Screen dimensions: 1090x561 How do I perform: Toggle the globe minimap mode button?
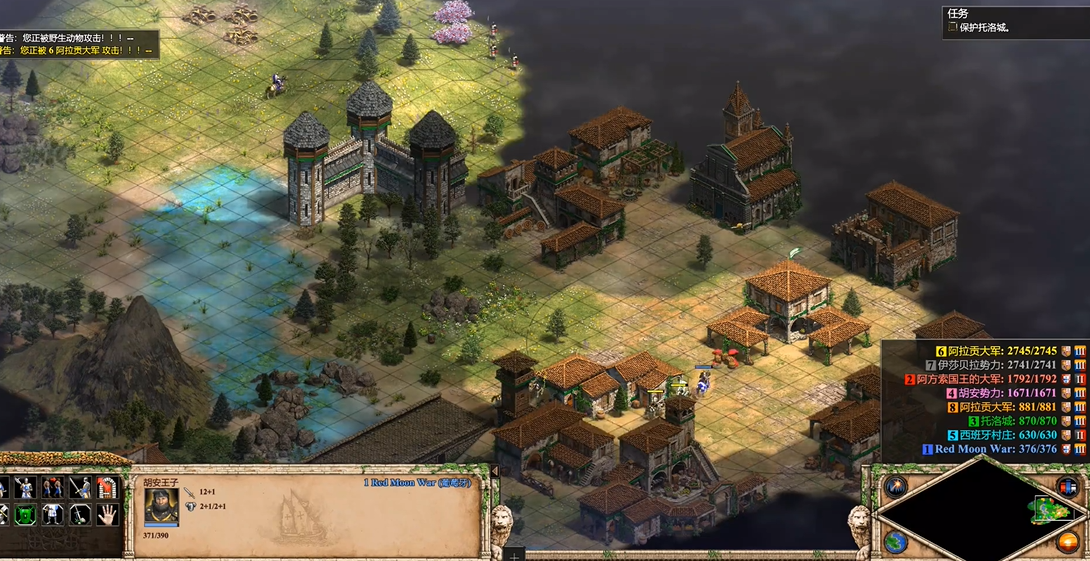coord(895,541)
